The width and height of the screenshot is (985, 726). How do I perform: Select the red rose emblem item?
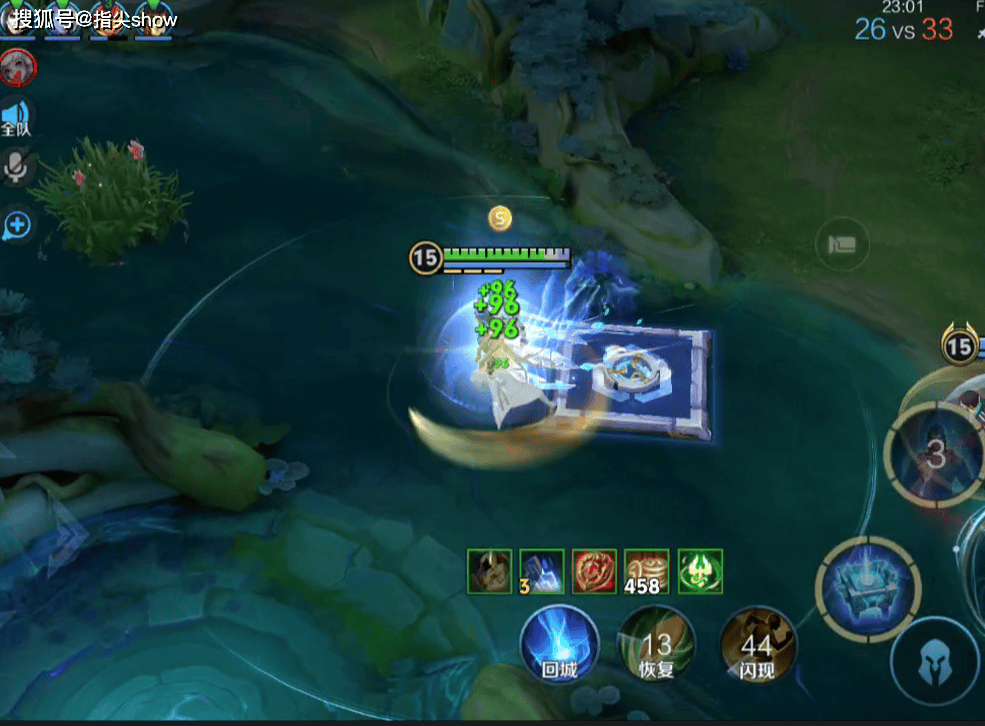594,571
